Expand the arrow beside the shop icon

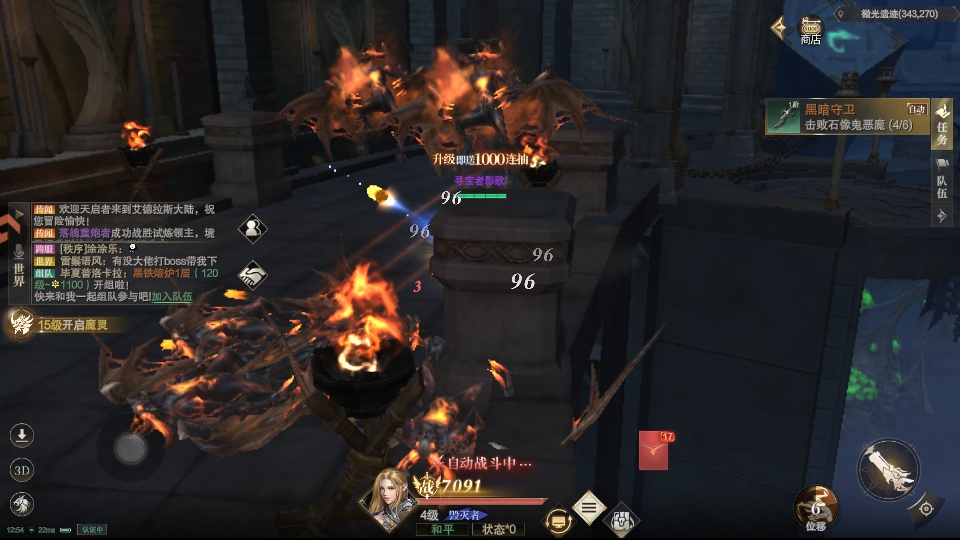[x=778, y=28]
